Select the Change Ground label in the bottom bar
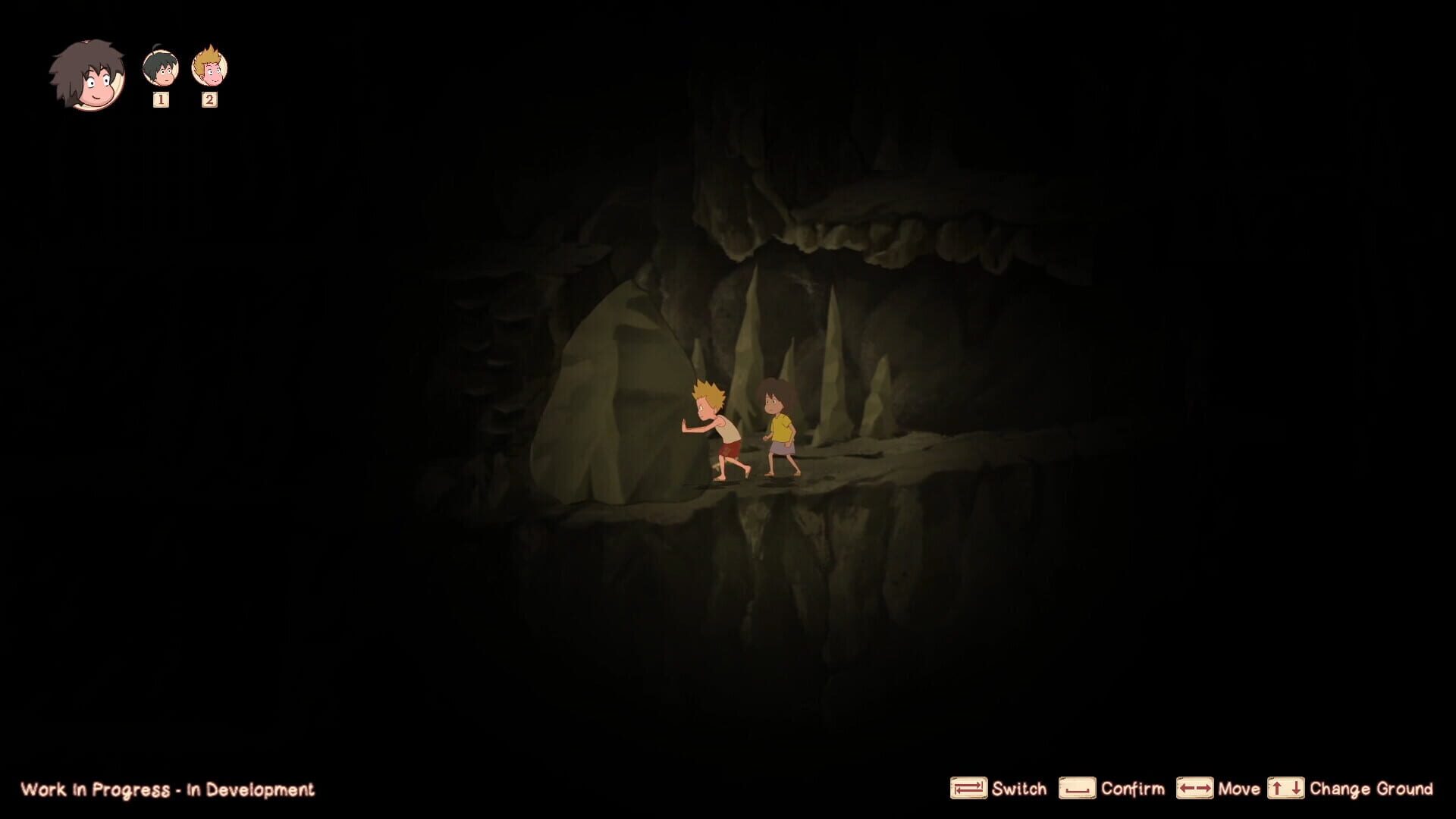This screenshot has height=819, width=1456. (1372, 789)
